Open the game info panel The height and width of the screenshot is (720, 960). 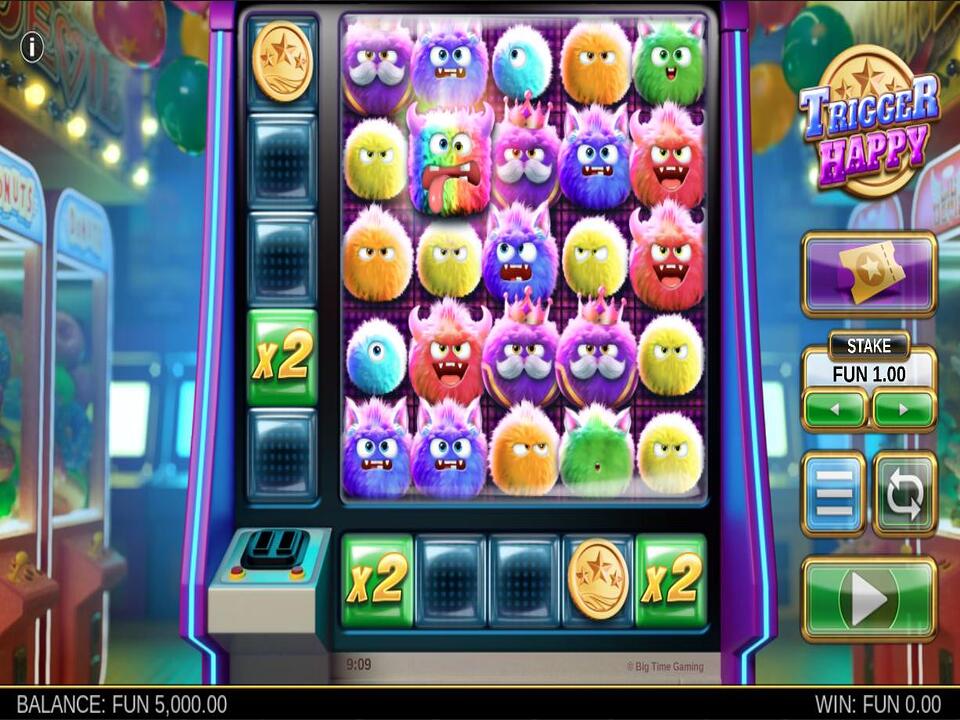[32, 47]
